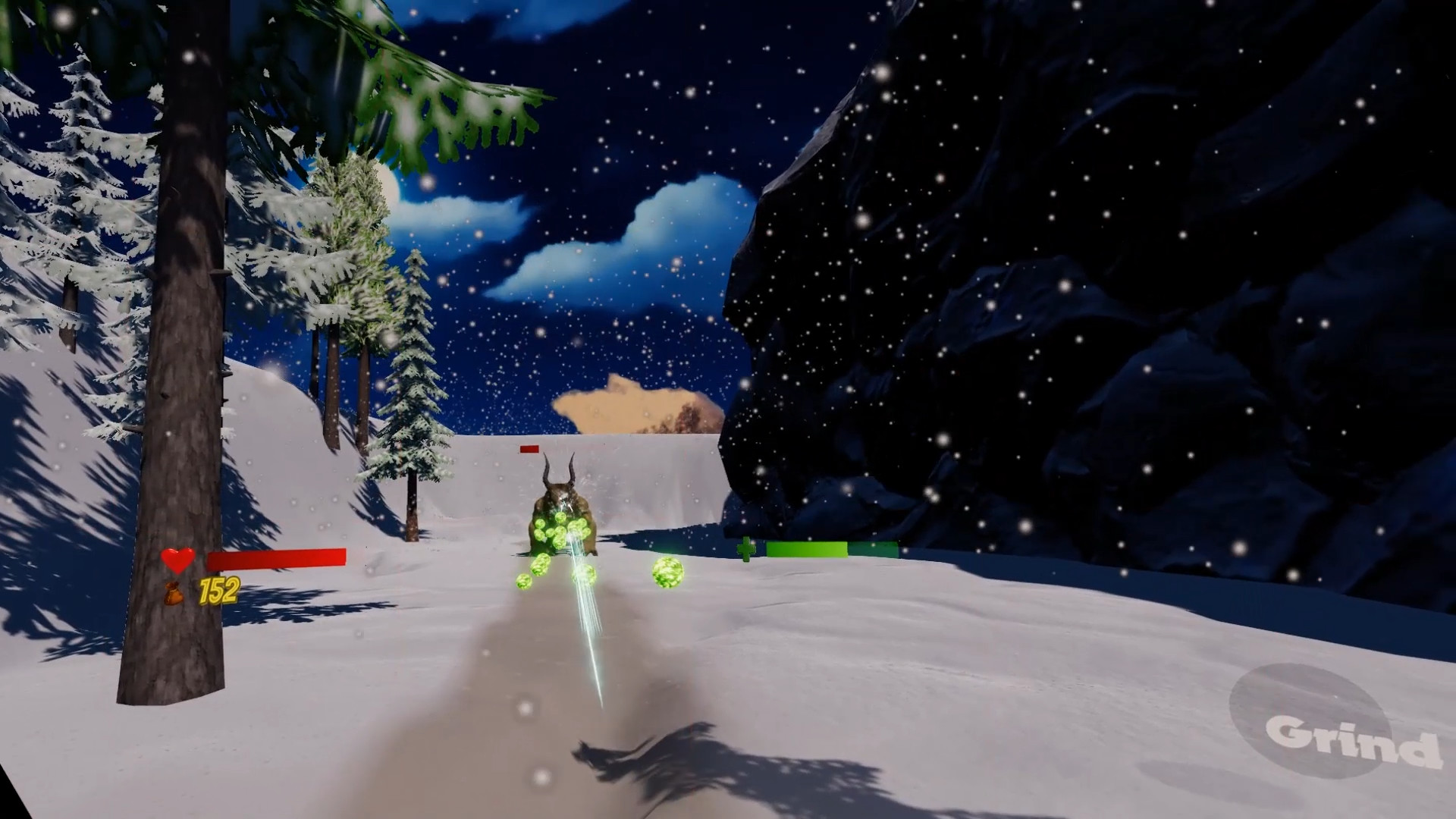Image resolution: width=1456 pixels, height=819 pixels.
Task: Toggle the rightmost darker green bar segment
Action: (x=872, y=549)
